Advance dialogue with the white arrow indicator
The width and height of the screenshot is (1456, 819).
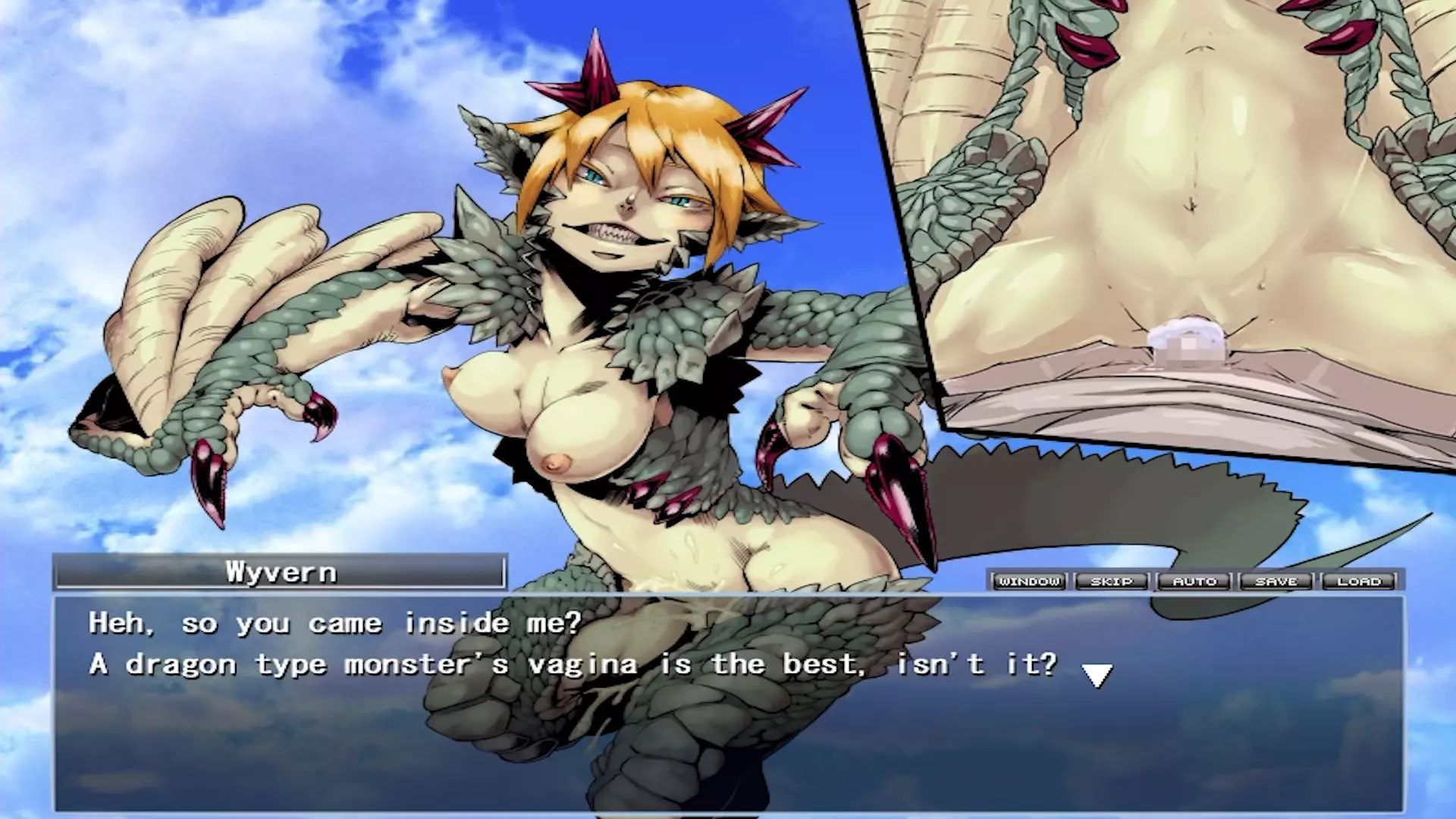pyautogui.click(x=1097, y=674)
